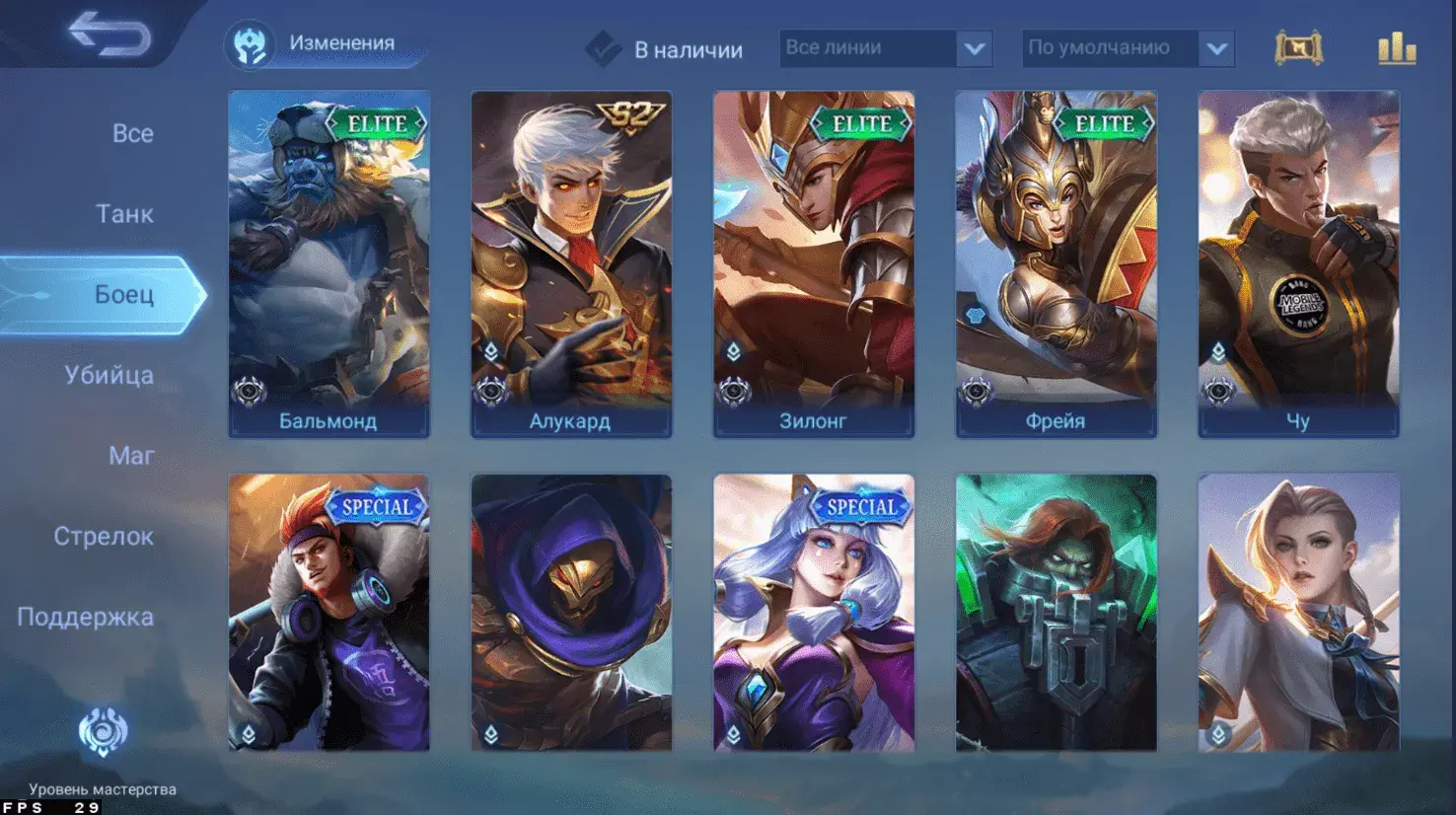Choose the Алукард hero card

[x=571, y=263]
